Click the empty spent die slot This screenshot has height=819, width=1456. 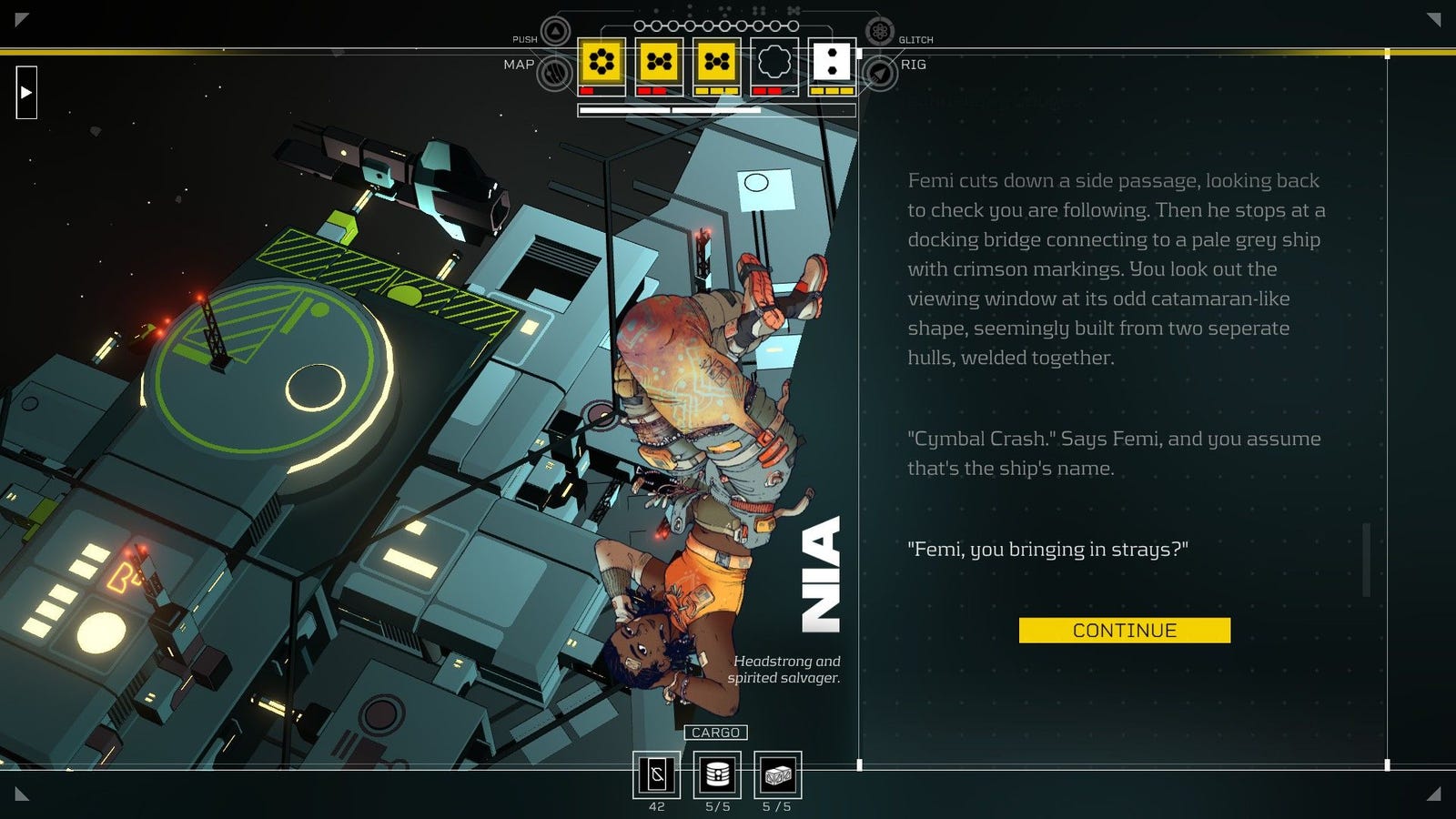click(774, 62)
